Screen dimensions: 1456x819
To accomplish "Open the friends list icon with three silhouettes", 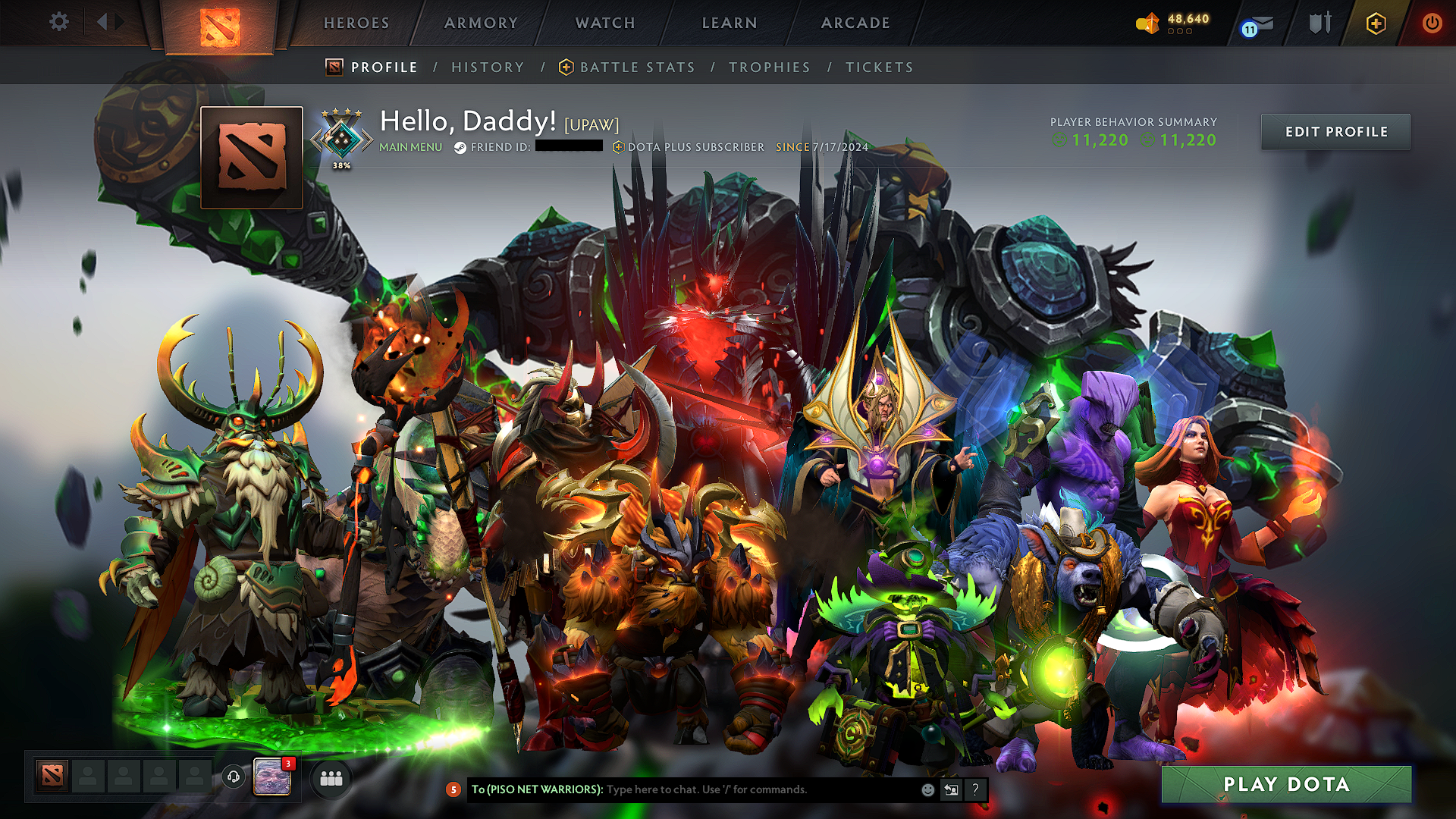I will (331, 777).
